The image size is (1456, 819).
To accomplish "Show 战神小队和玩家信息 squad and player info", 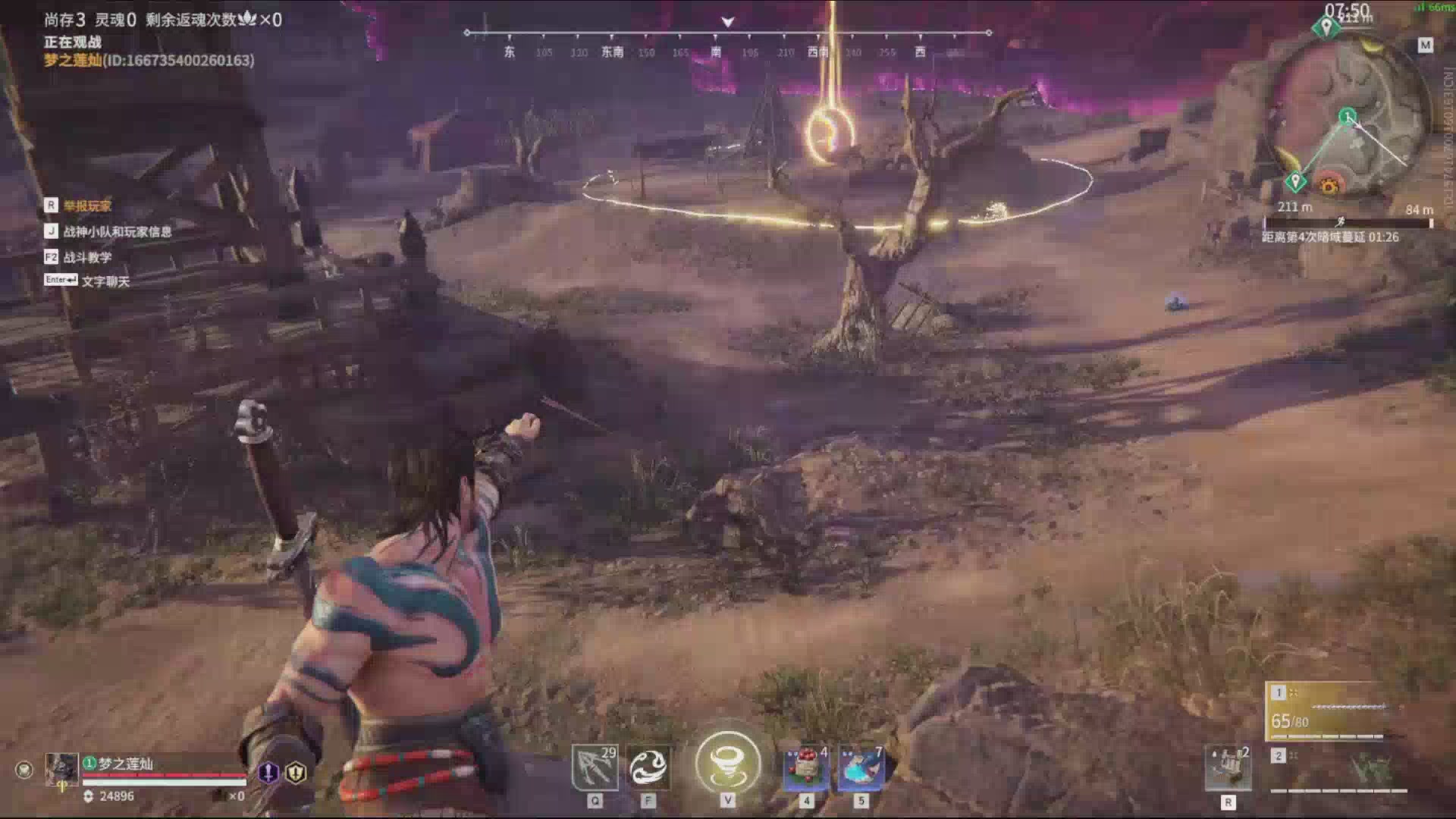I will click(x=117, y=231).
